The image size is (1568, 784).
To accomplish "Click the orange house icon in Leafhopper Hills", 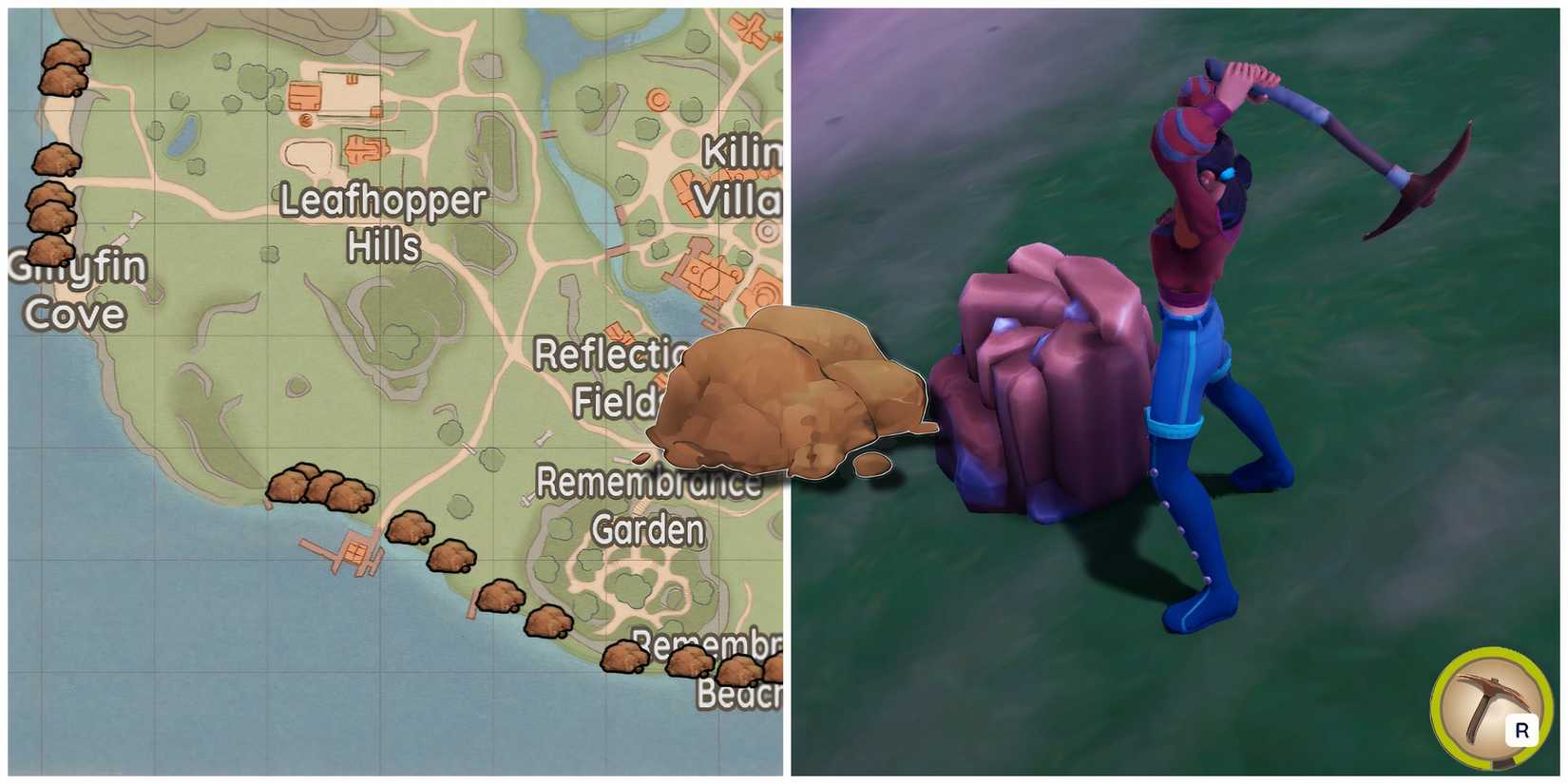I will 304,95.
